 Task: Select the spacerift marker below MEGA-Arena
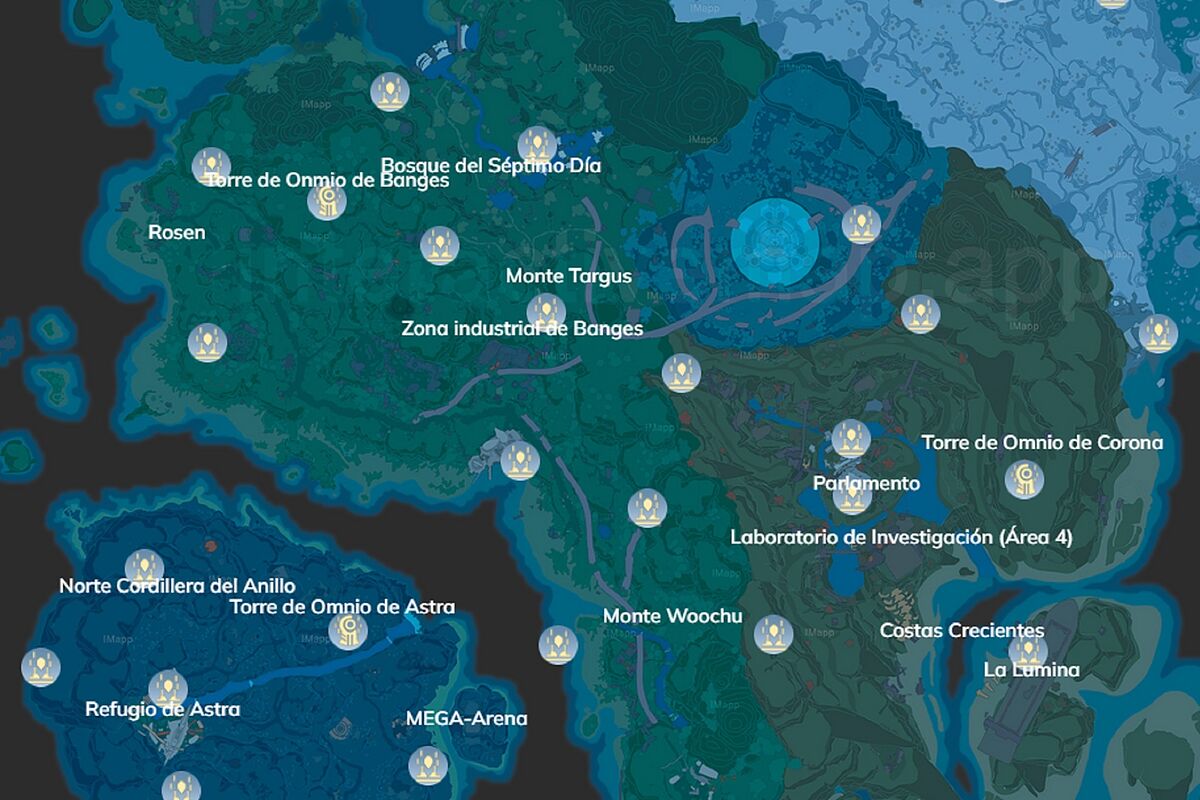428,766
